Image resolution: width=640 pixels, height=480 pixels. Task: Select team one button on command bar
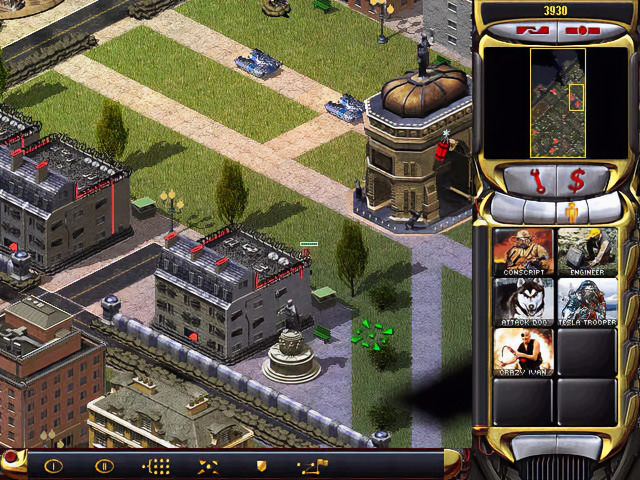pos(53,465)
